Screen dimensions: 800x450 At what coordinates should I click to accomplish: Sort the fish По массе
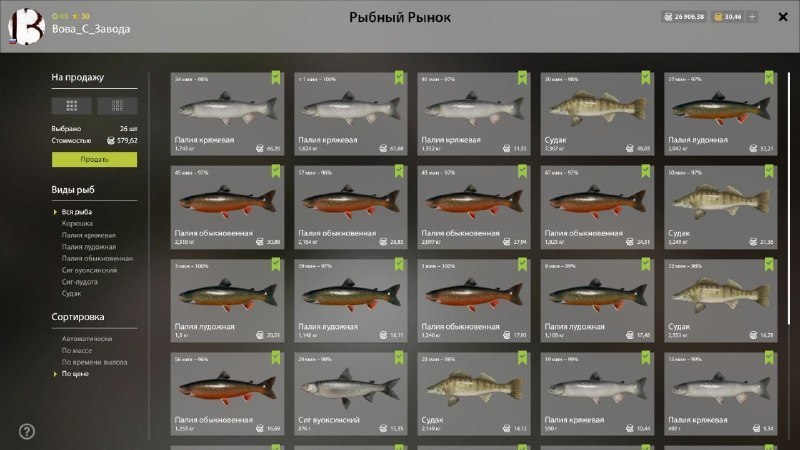(78, 351)
